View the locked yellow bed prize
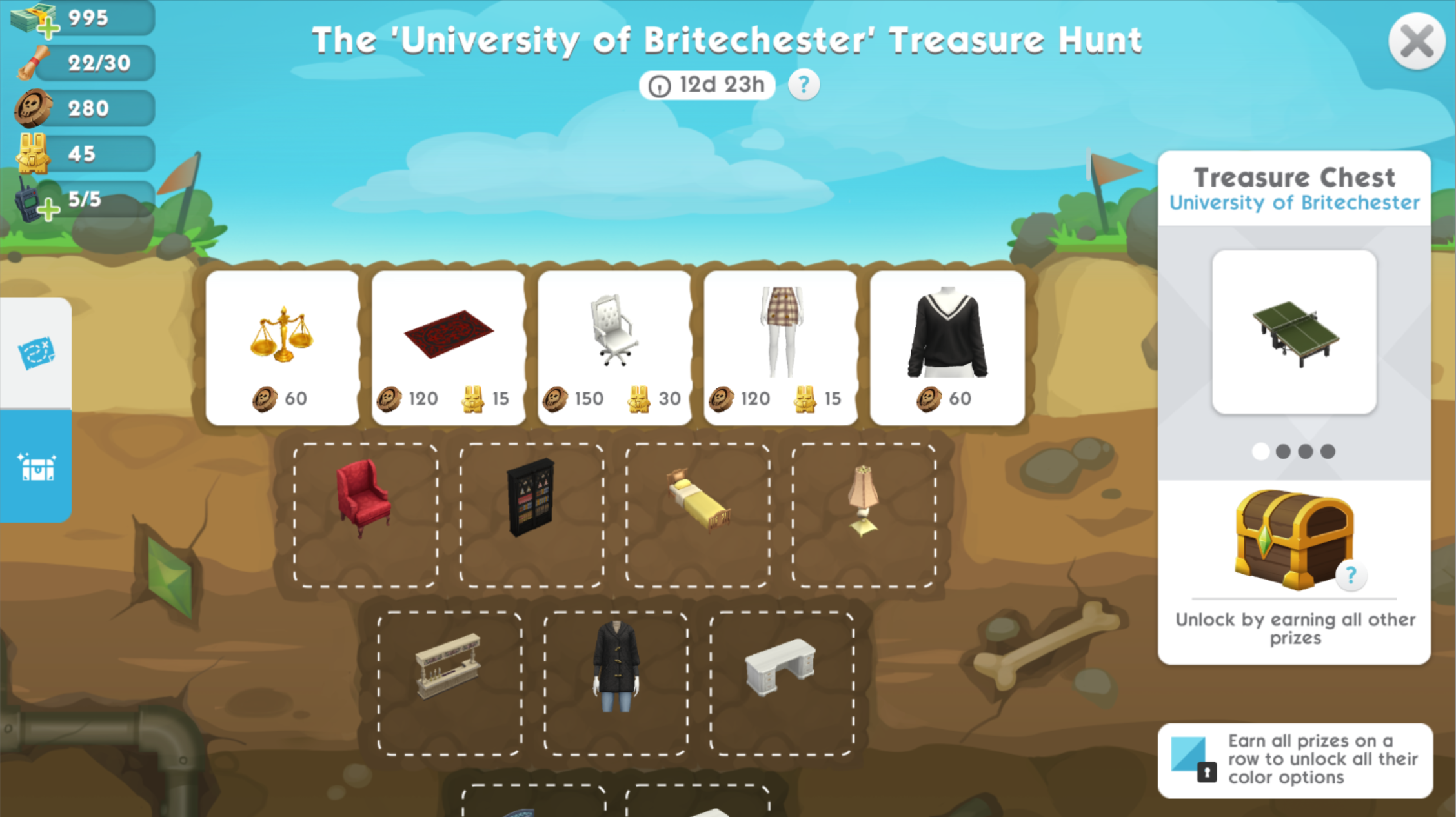The height and width of the screenshot is (817, 1456). coord(698,514)
